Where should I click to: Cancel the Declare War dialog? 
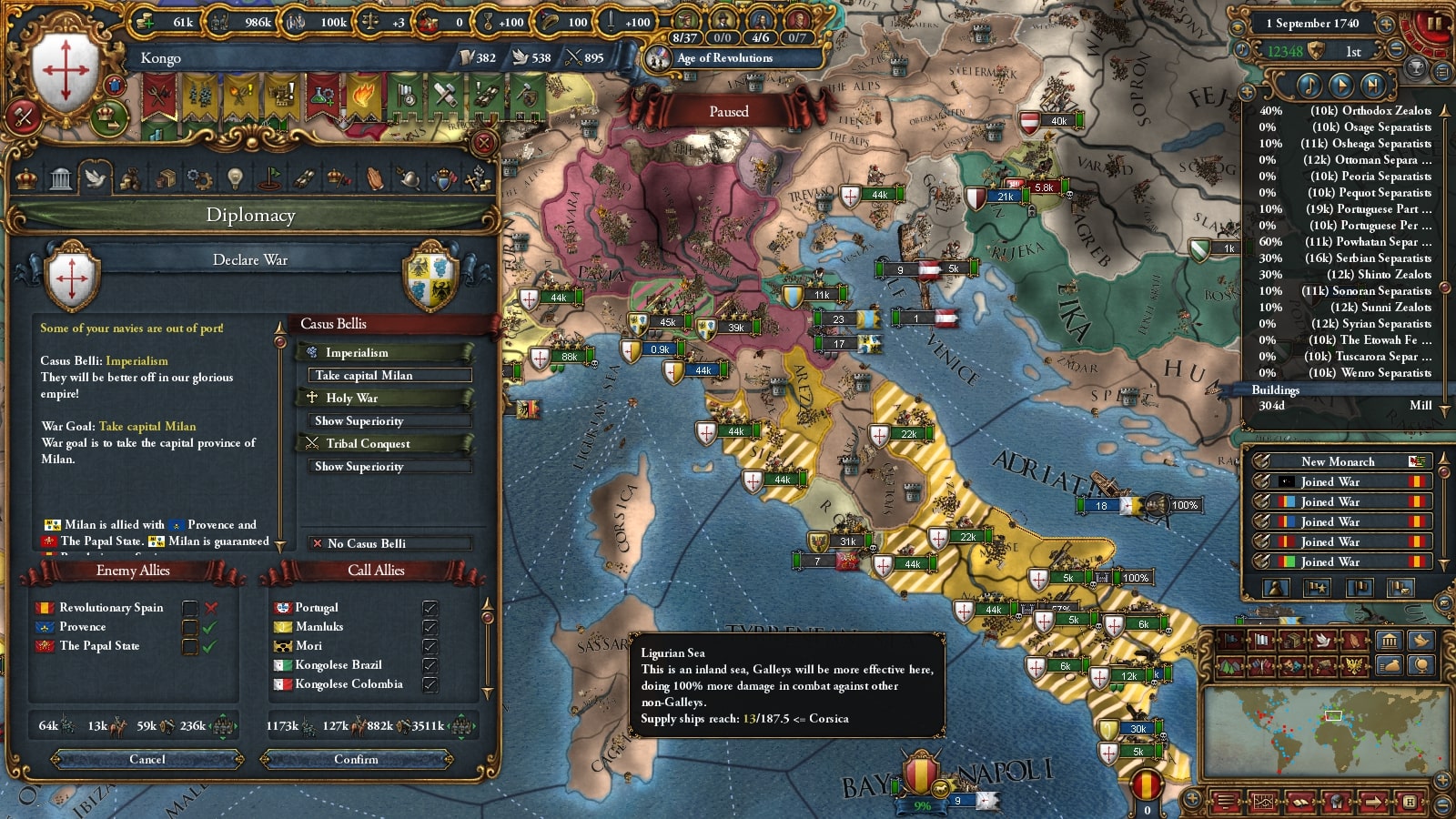coord(147,759)
